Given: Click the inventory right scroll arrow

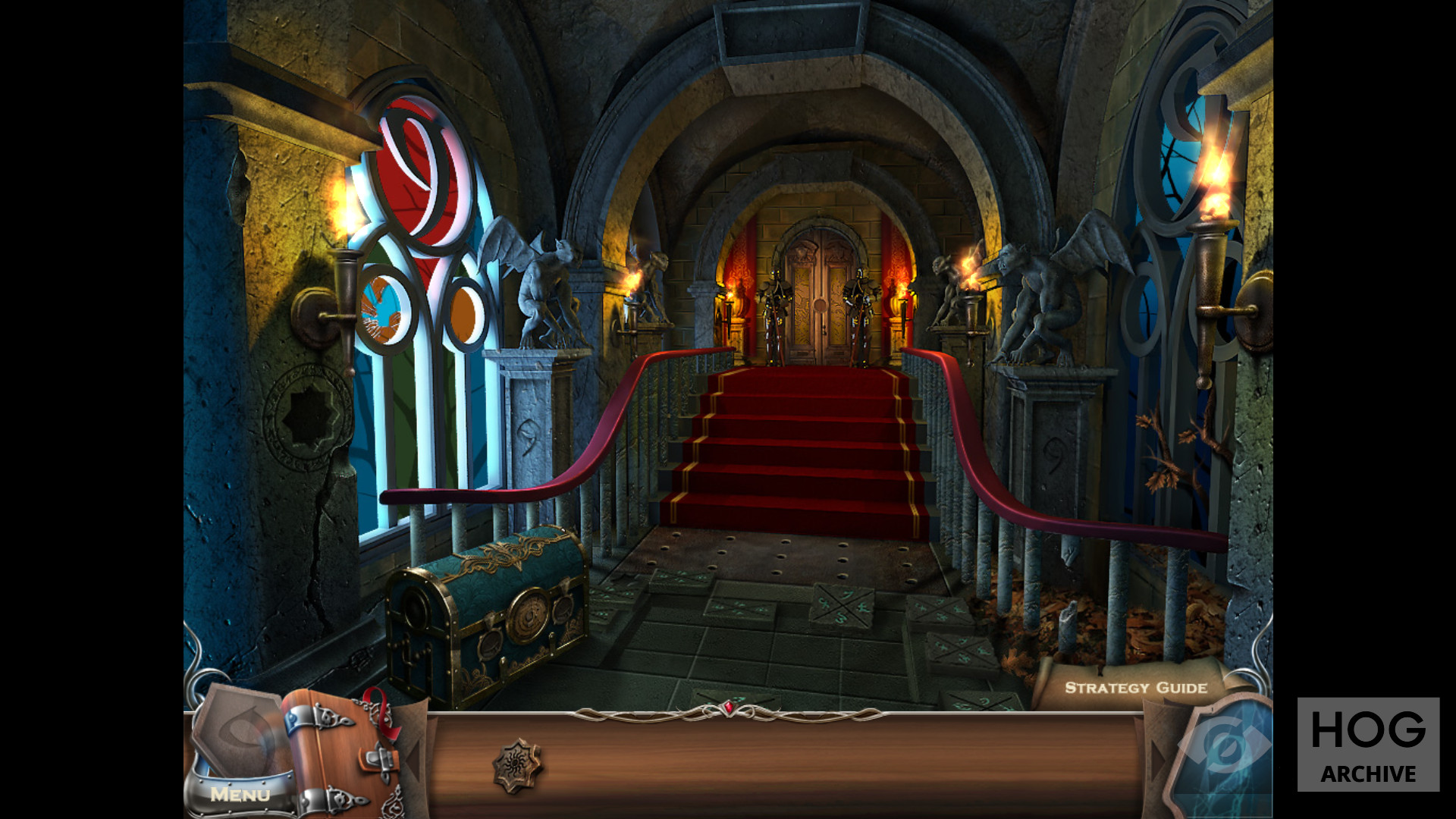Looking at the screenshot, I should [x=1157, y=757].
